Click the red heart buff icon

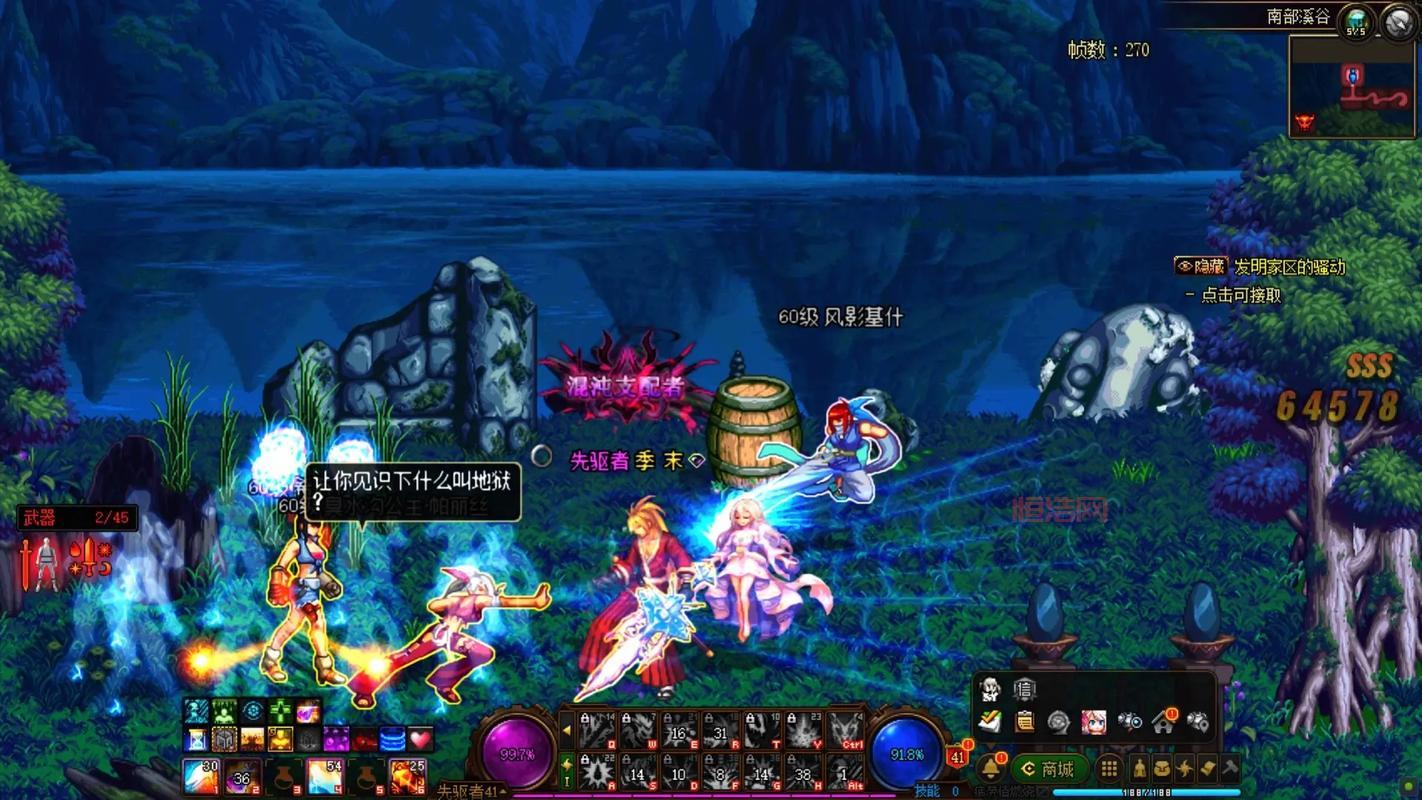point(421,739)
